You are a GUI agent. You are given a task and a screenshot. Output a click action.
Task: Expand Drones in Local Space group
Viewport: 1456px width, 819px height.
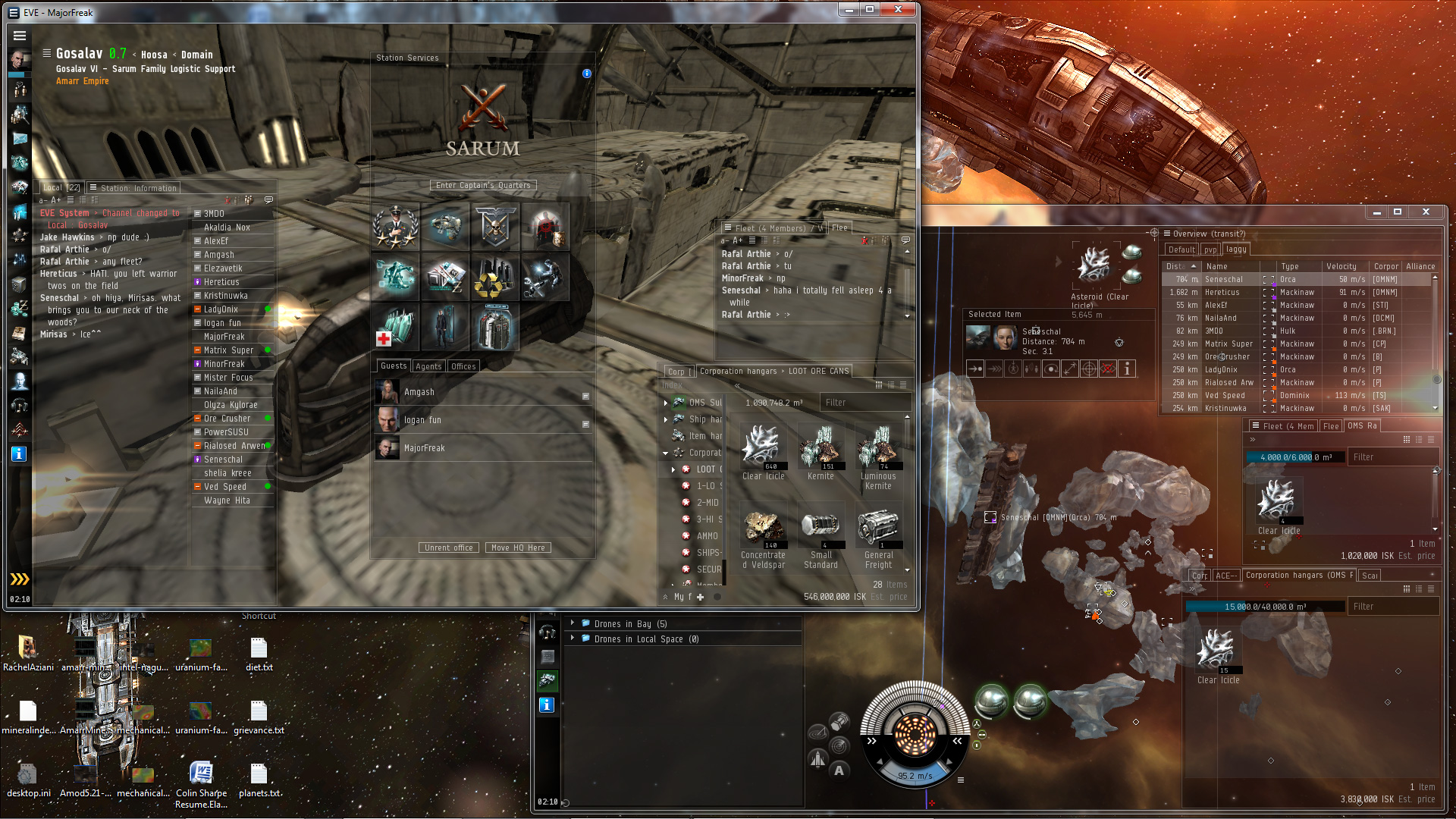[573, 639]
